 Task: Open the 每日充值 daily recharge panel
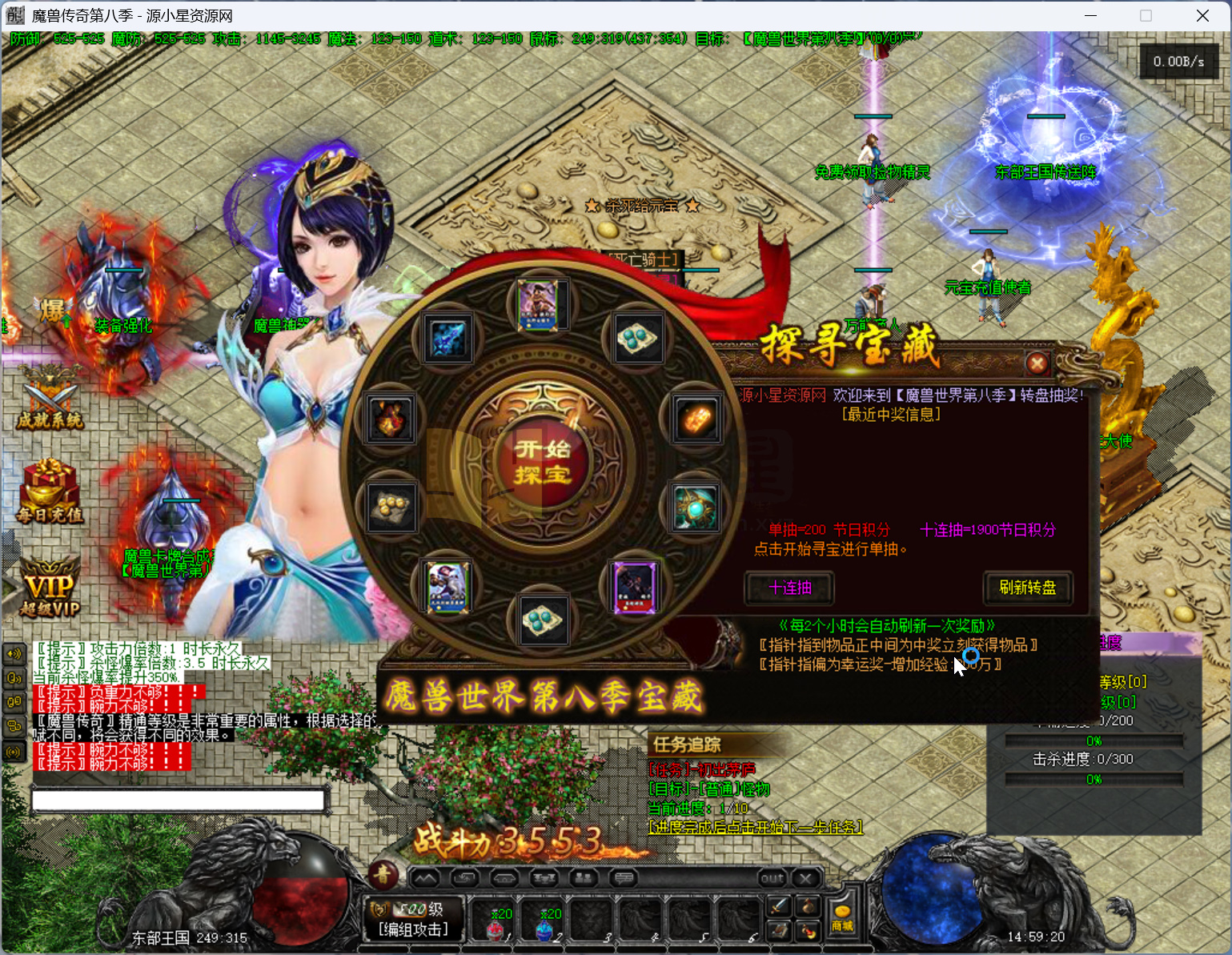coord(48,494)
